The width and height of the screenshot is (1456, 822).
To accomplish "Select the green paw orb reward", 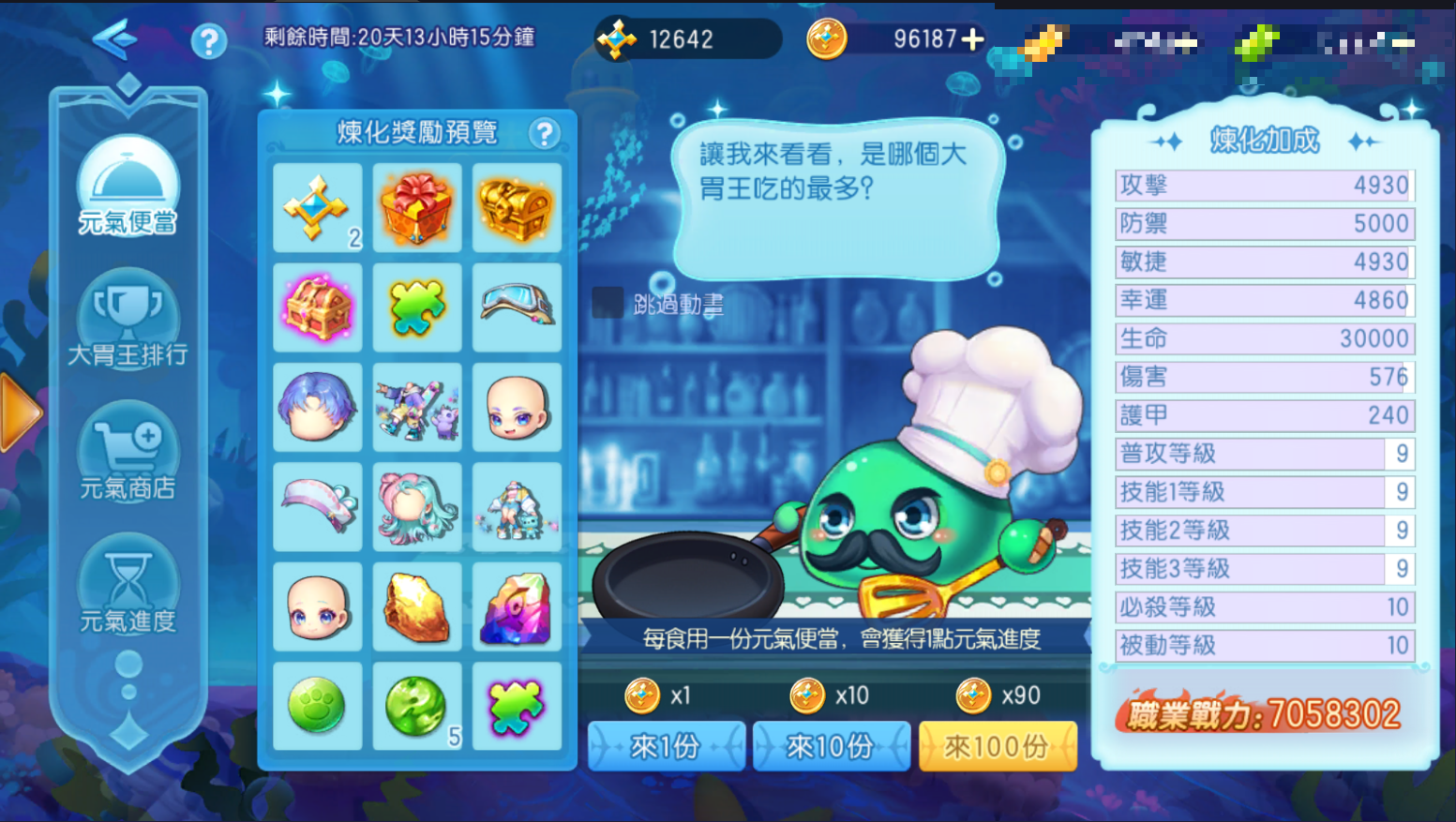I will pos(318,706).
